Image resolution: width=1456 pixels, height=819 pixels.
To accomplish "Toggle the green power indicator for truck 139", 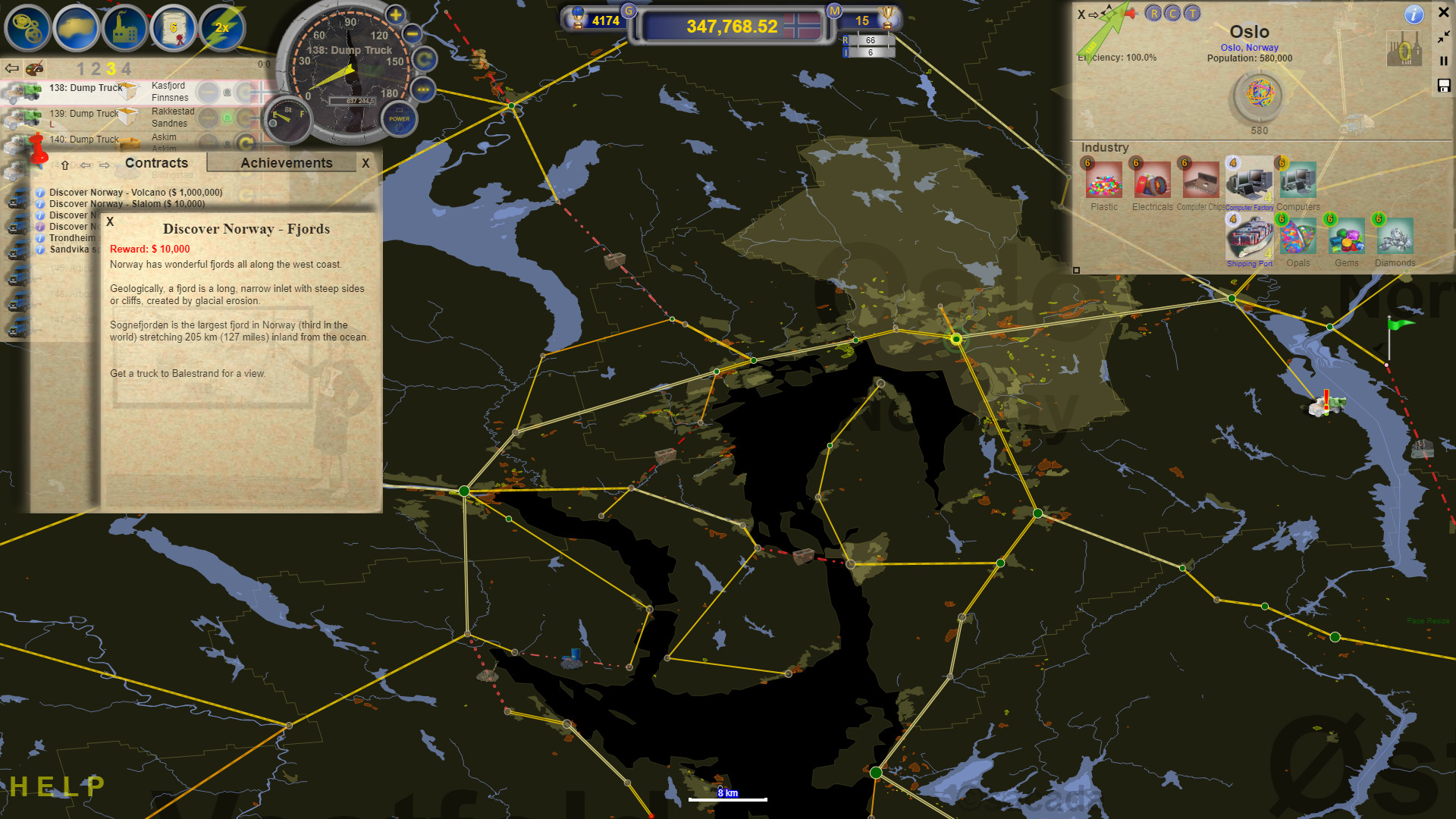I will tap(227, 116).
